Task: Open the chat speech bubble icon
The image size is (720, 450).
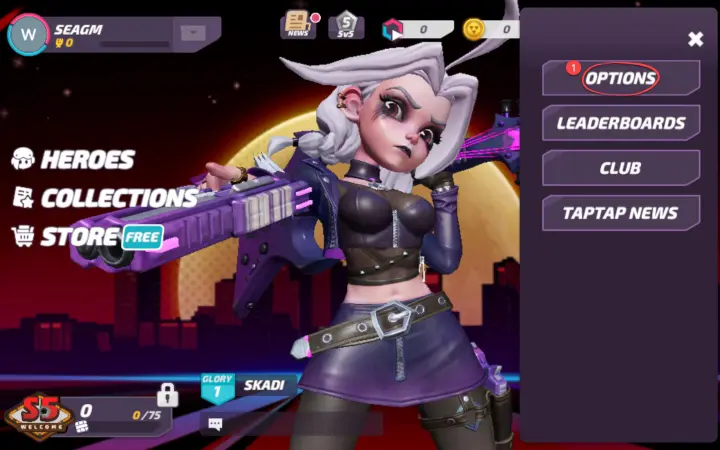Action: [215, 424]
